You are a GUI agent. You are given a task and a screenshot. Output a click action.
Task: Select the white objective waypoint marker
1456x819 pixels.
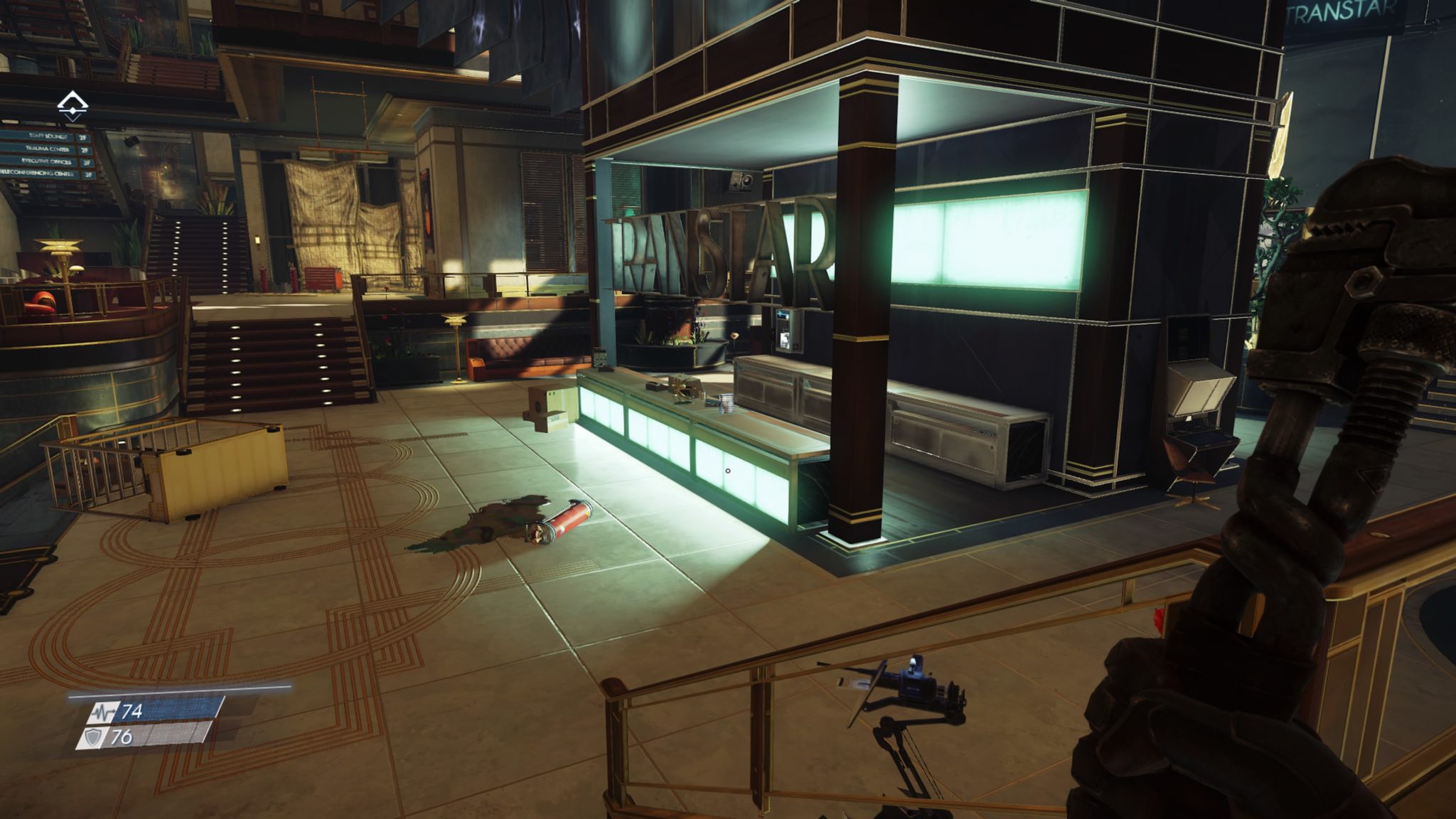[73, 105]
